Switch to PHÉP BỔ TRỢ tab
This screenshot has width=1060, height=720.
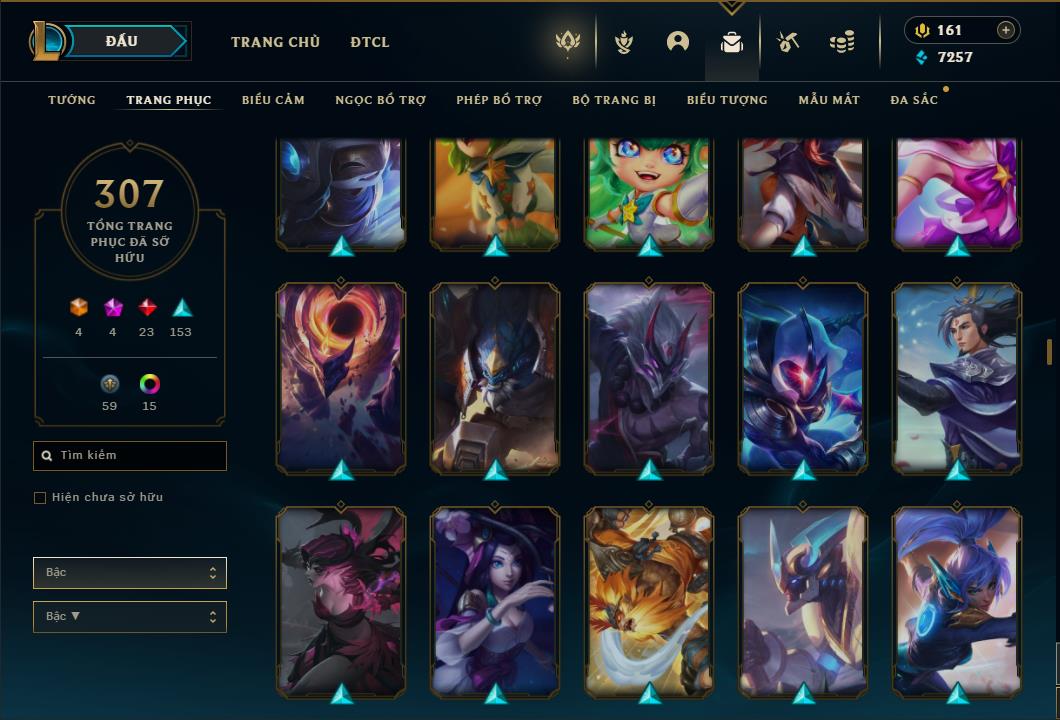tap(499, 100)
